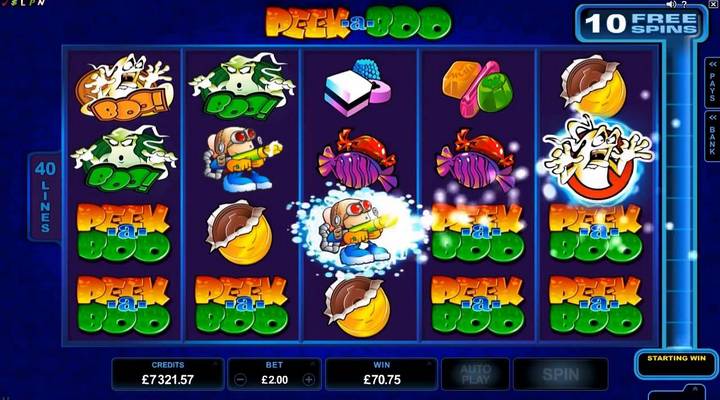Screen dimensions: 720x400
Task: Open the BANK side tab
Action: pyautogui.click(x=712, y=133)
